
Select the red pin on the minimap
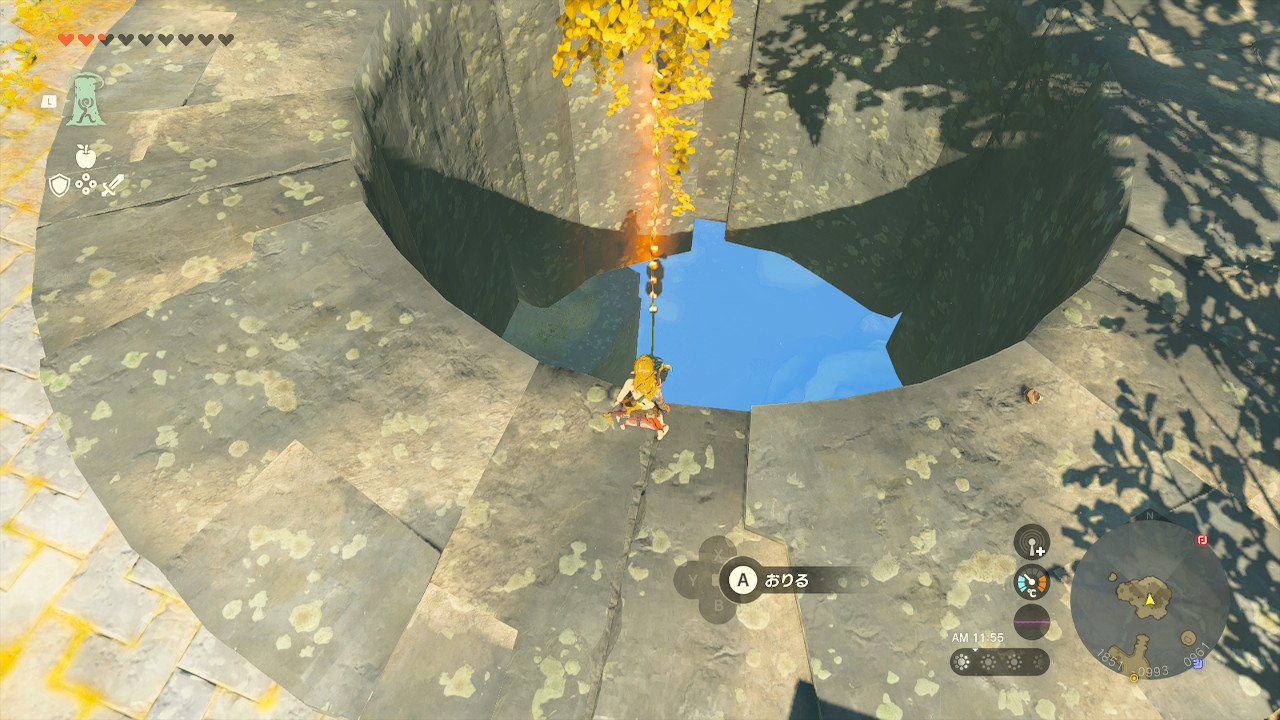pyautogui.click(x=1203, y=540)
